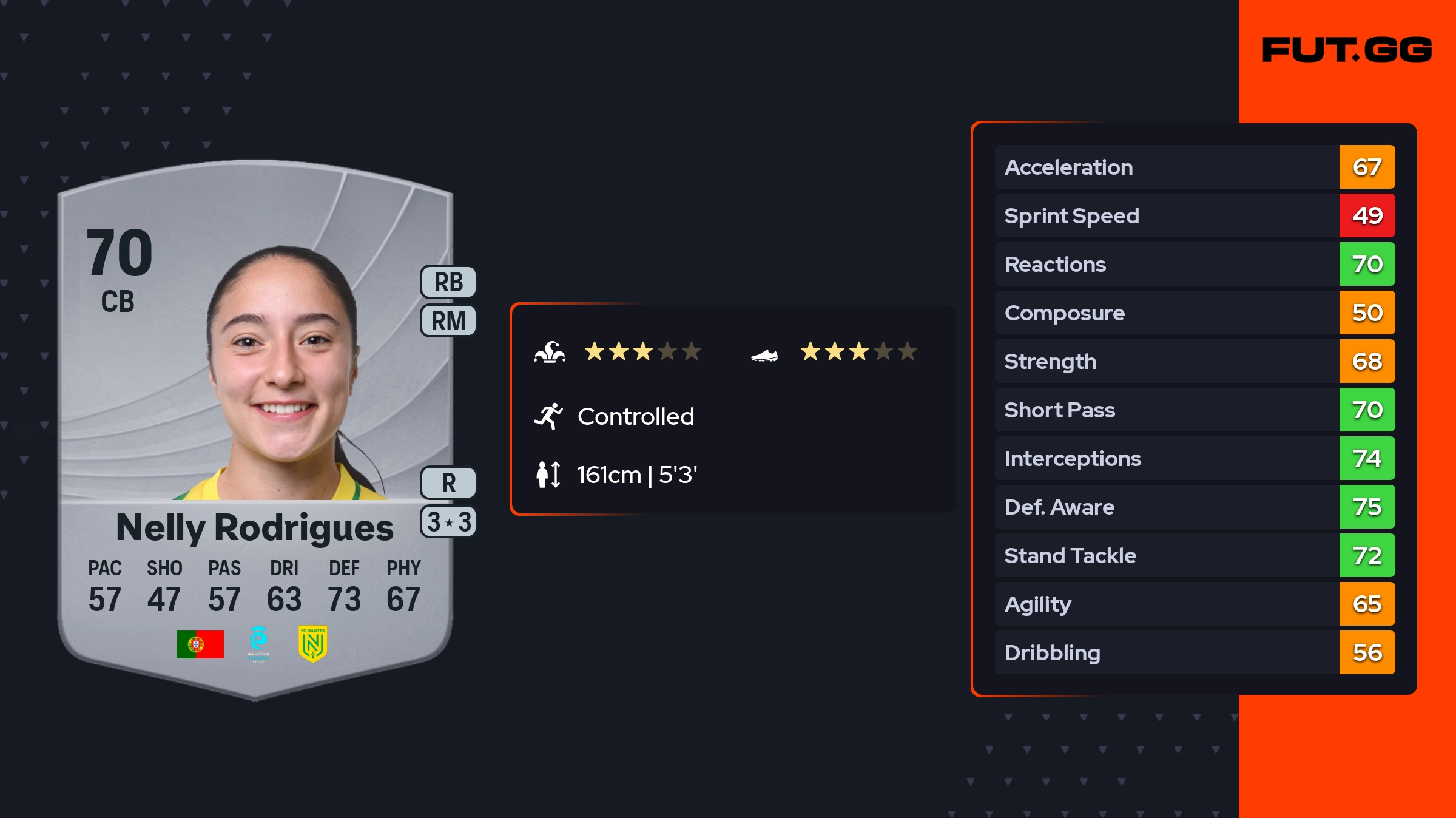This screenshot has height=818, width=1456.
Task: Select the Short Pass stat row
Action: click(1194, 410)
